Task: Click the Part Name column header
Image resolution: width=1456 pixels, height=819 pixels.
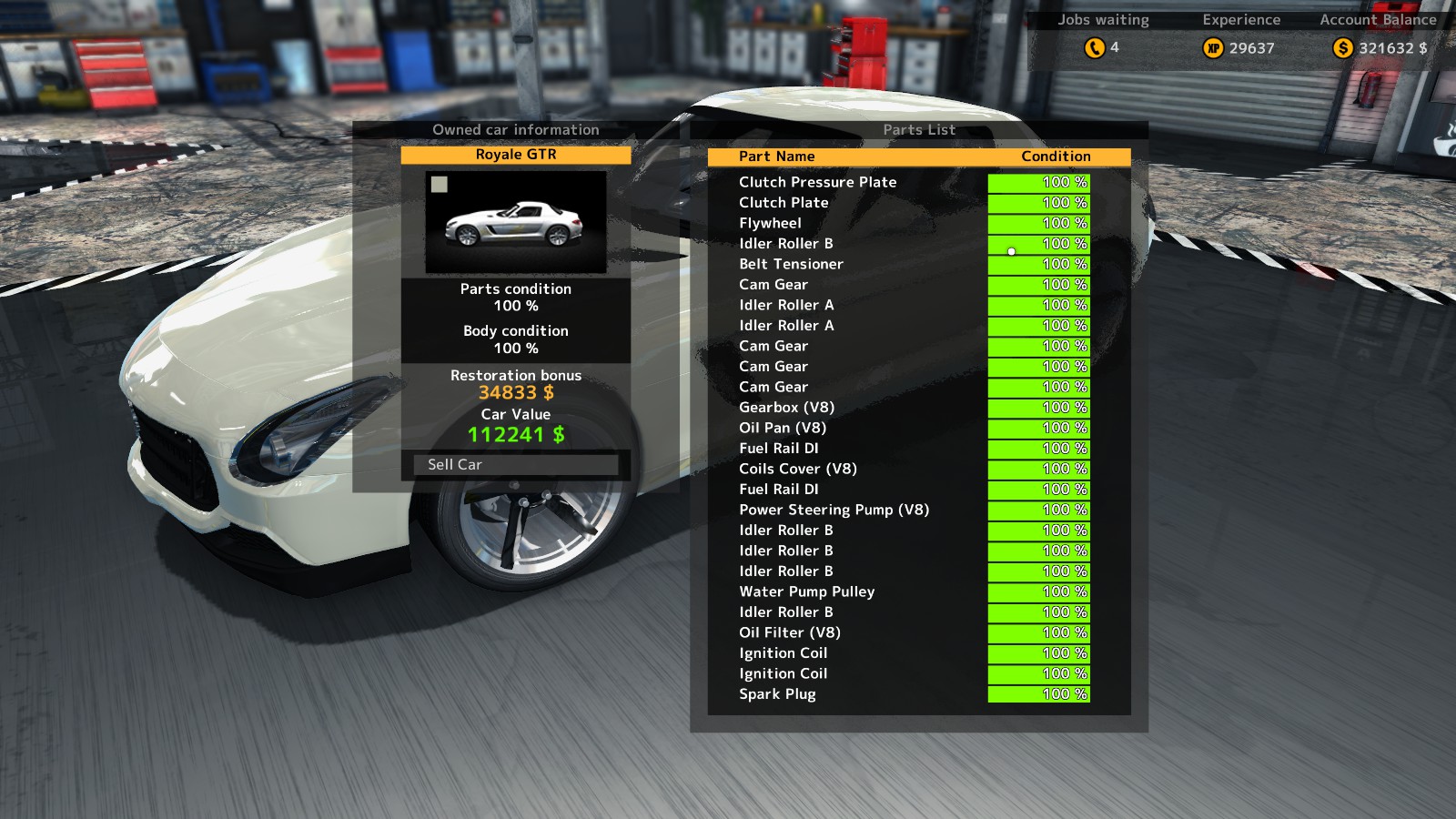Action: tap(776, 156)
